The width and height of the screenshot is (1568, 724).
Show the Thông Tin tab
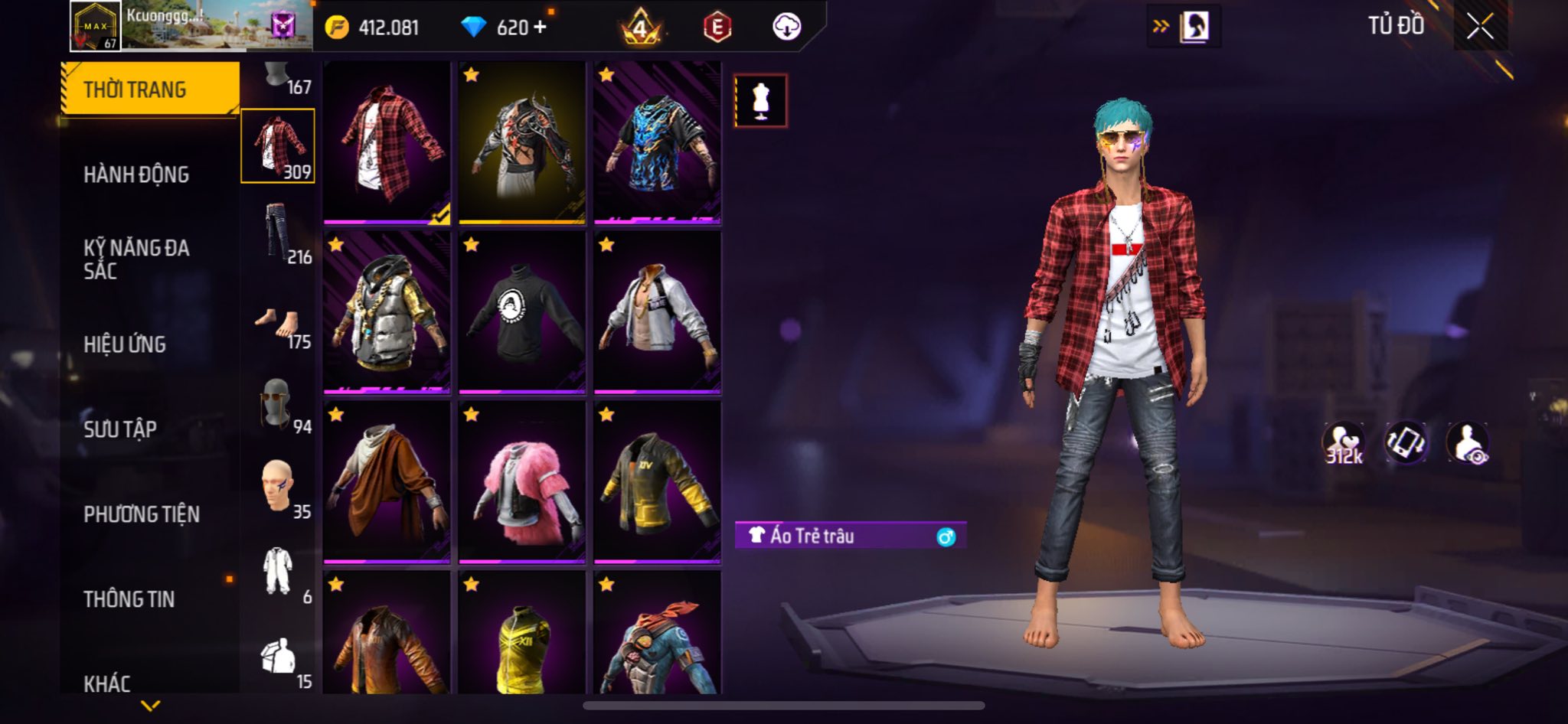(129, 599)
